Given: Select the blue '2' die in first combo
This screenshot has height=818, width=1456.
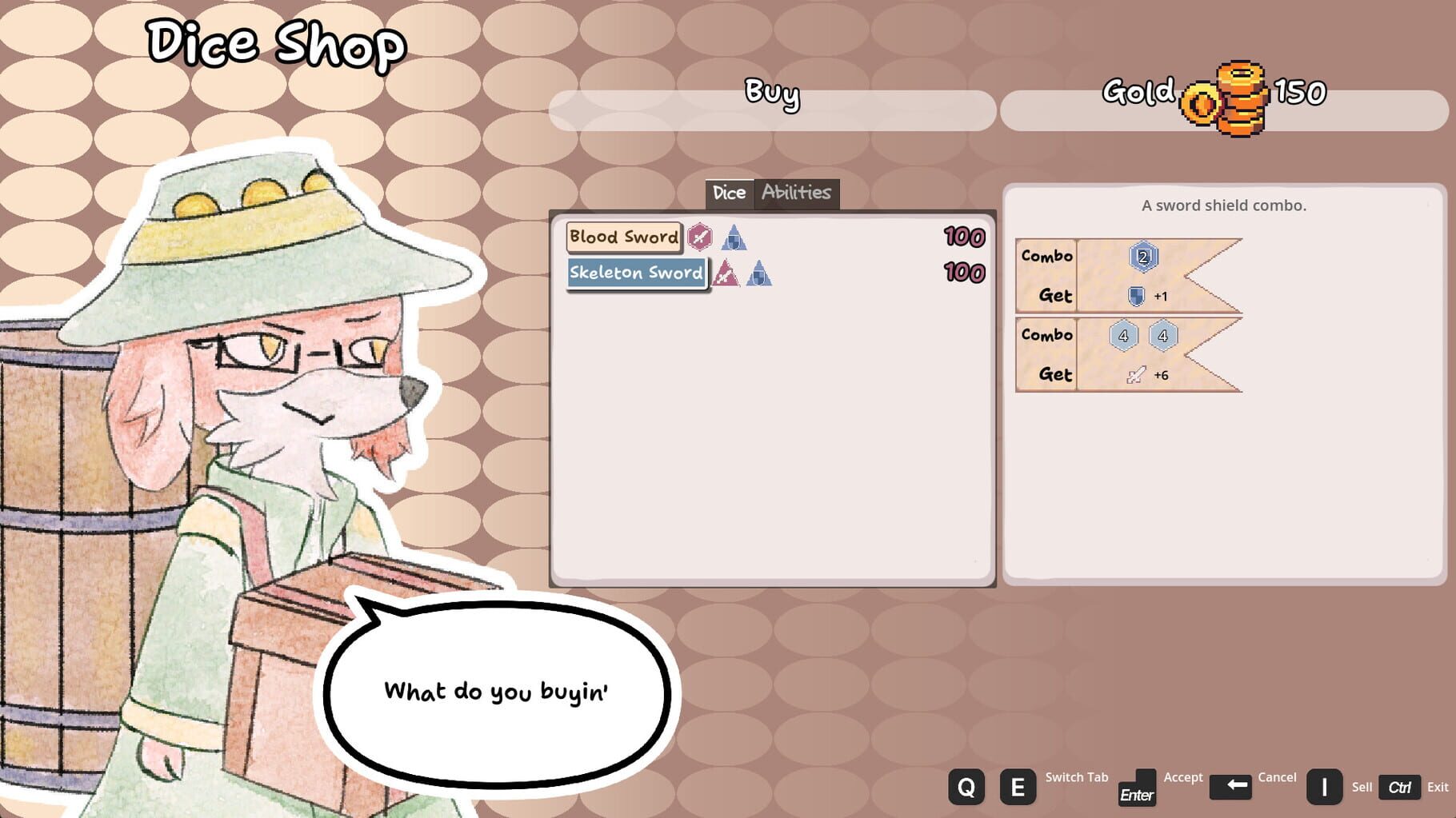Looking at the screenshot, I should [1144, 256].
